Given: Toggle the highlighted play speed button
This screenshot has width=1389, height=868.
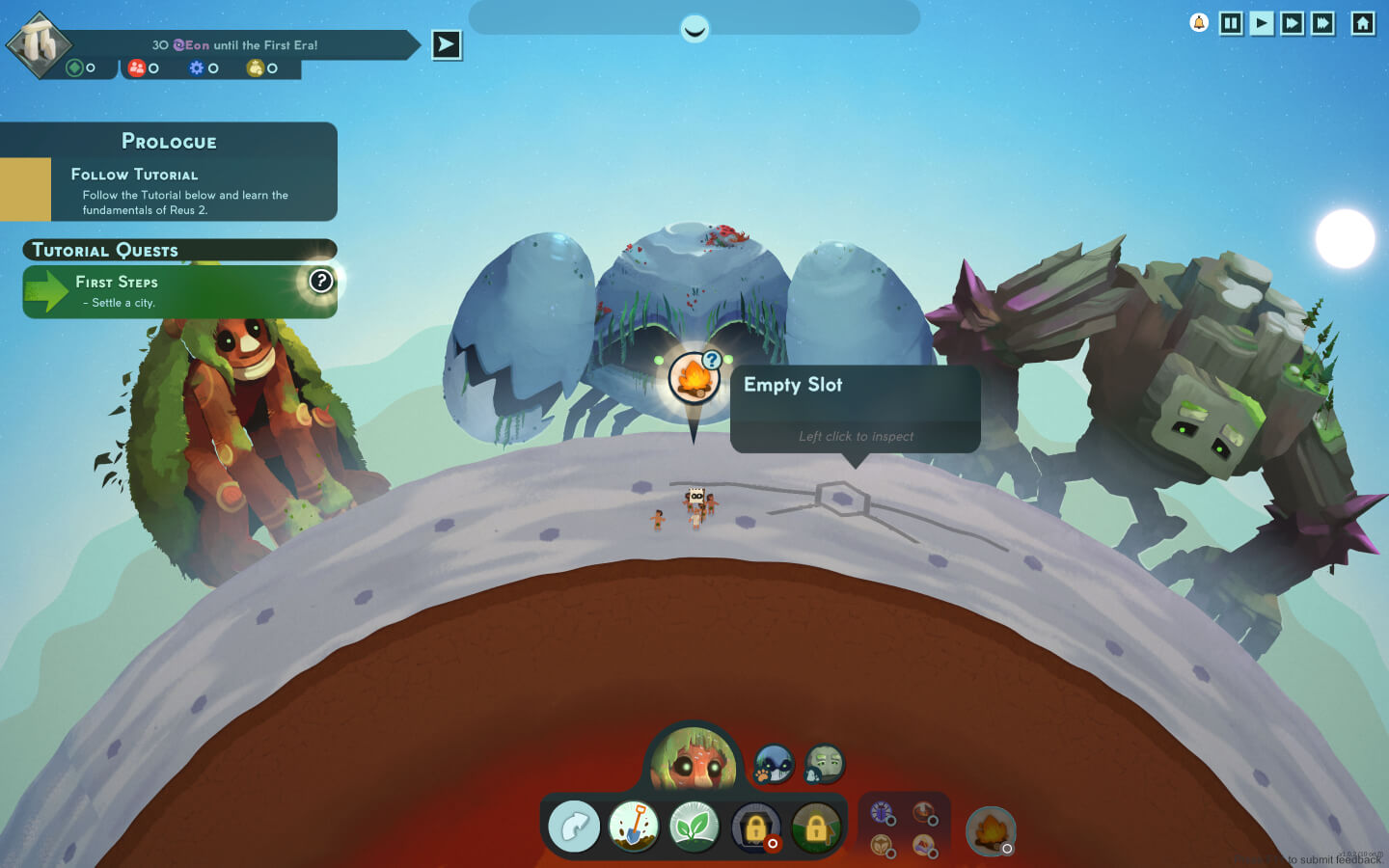Looking at the screenshot, I should pos(1261,23).
